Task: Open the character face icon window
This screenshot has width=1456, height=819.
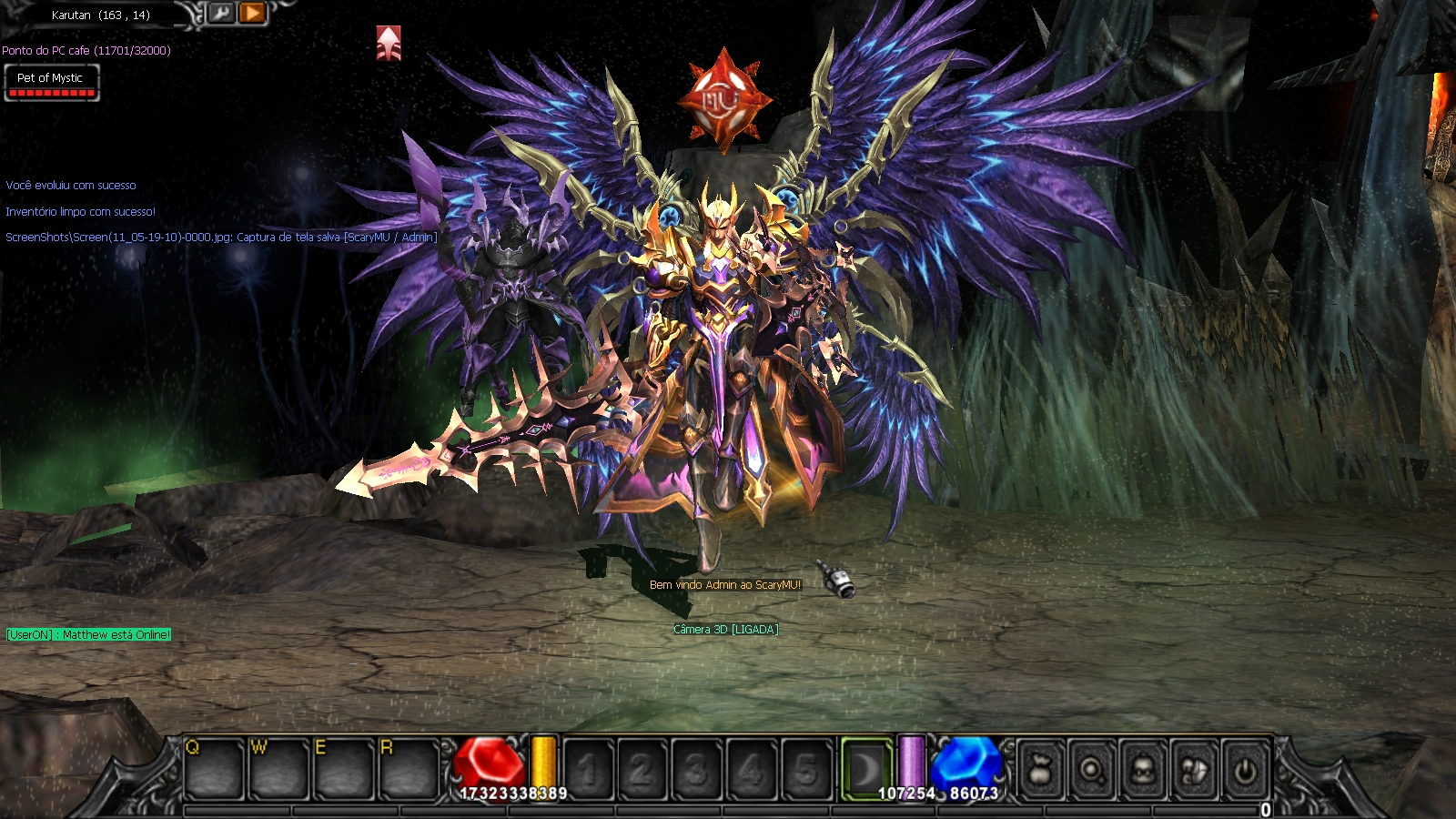Action: (1143, 771)
